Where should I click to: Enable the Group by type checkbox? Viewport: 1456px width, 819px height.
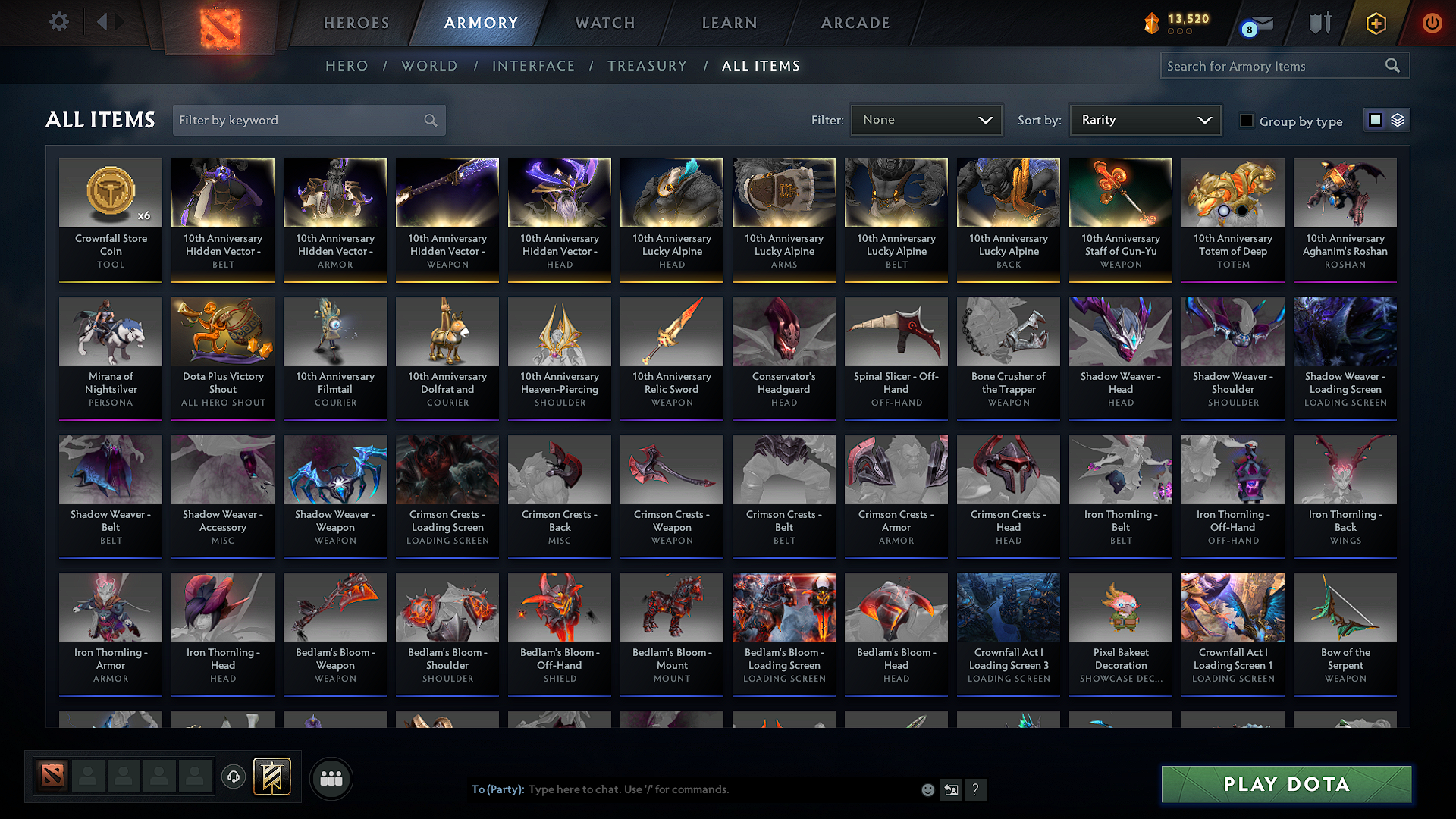[1246, 121]
